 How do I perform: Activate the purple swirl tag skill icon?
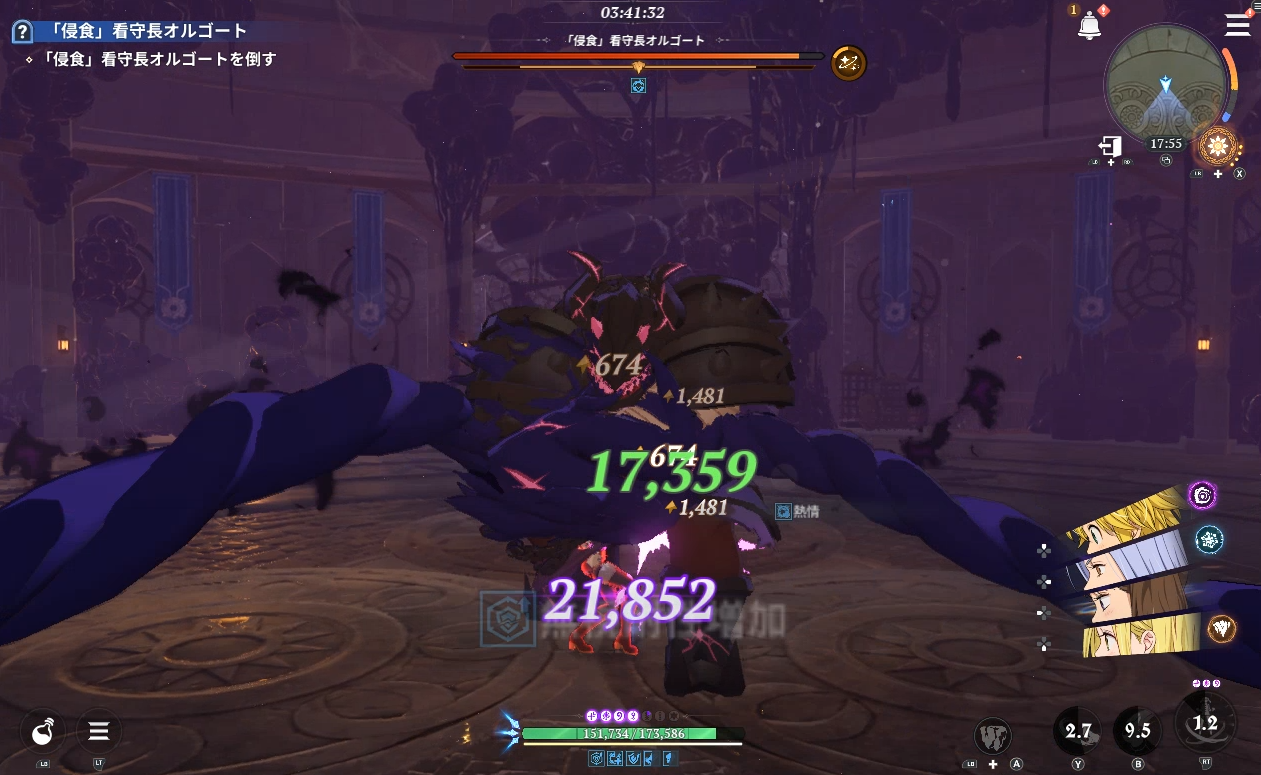point(1202,494)
